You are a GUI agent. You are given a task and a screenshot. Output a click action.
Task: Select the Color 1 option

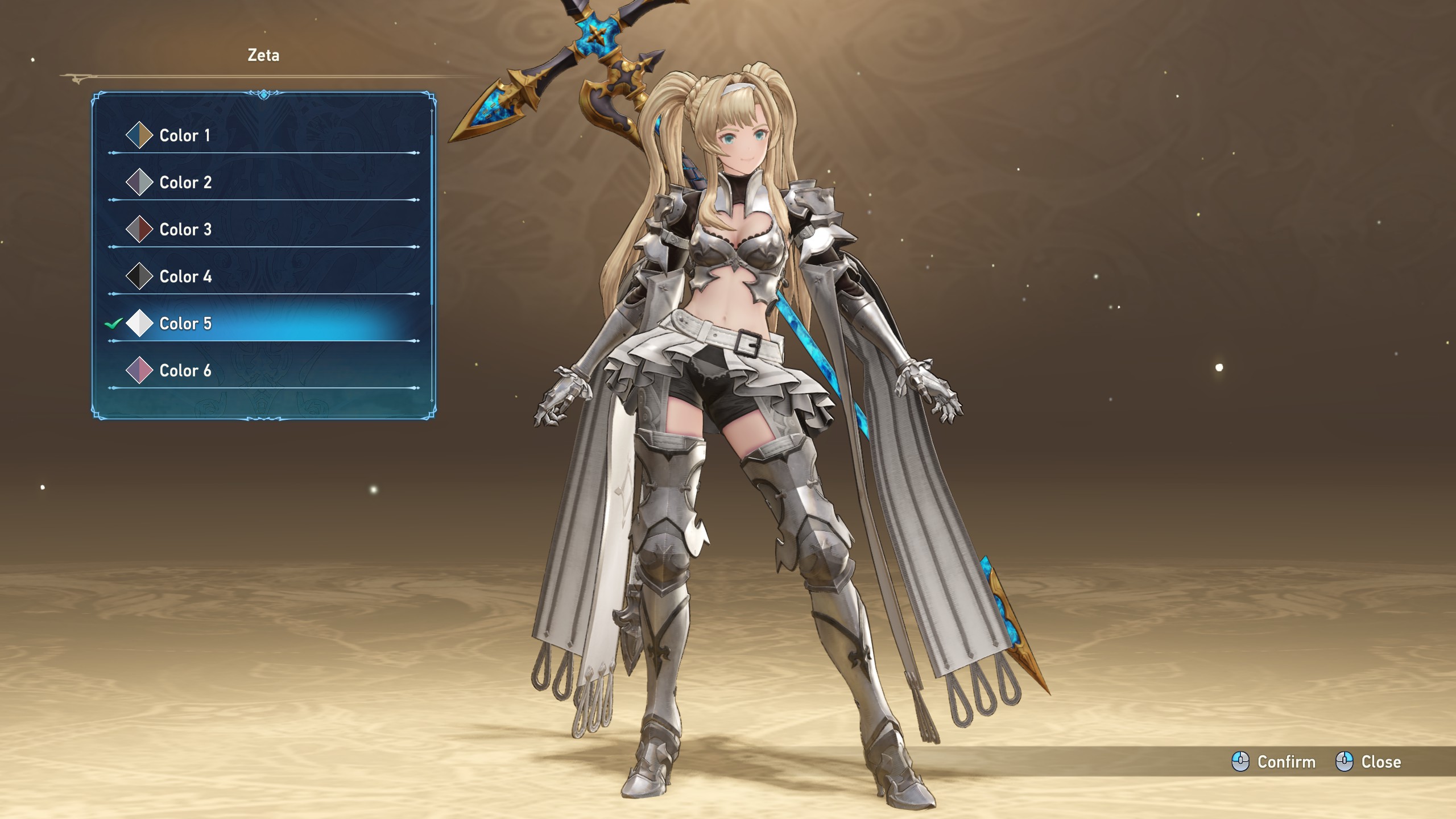[185, 135]
